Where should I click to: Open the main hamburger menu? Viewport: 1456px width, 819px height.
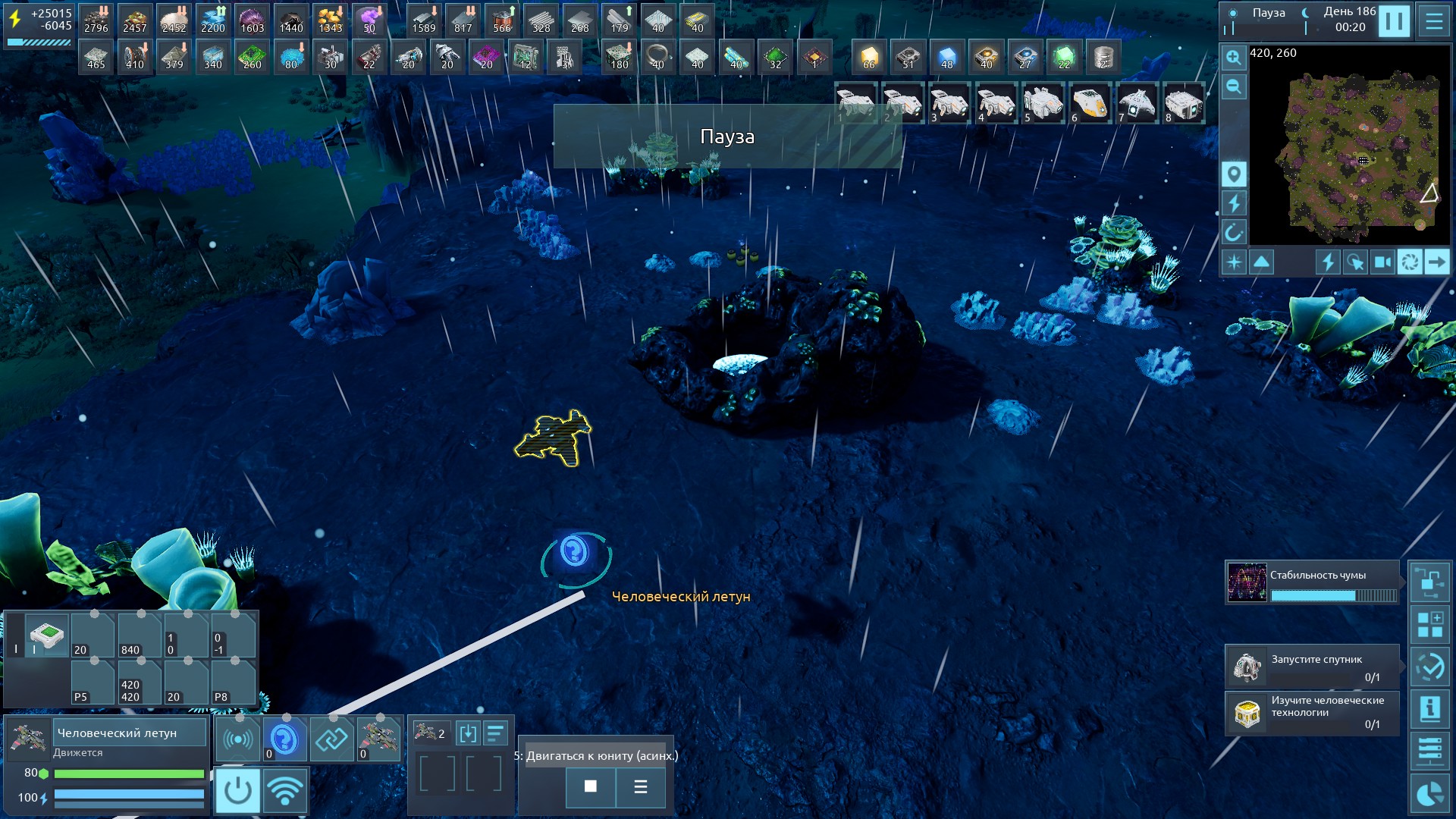(1434, 20)
